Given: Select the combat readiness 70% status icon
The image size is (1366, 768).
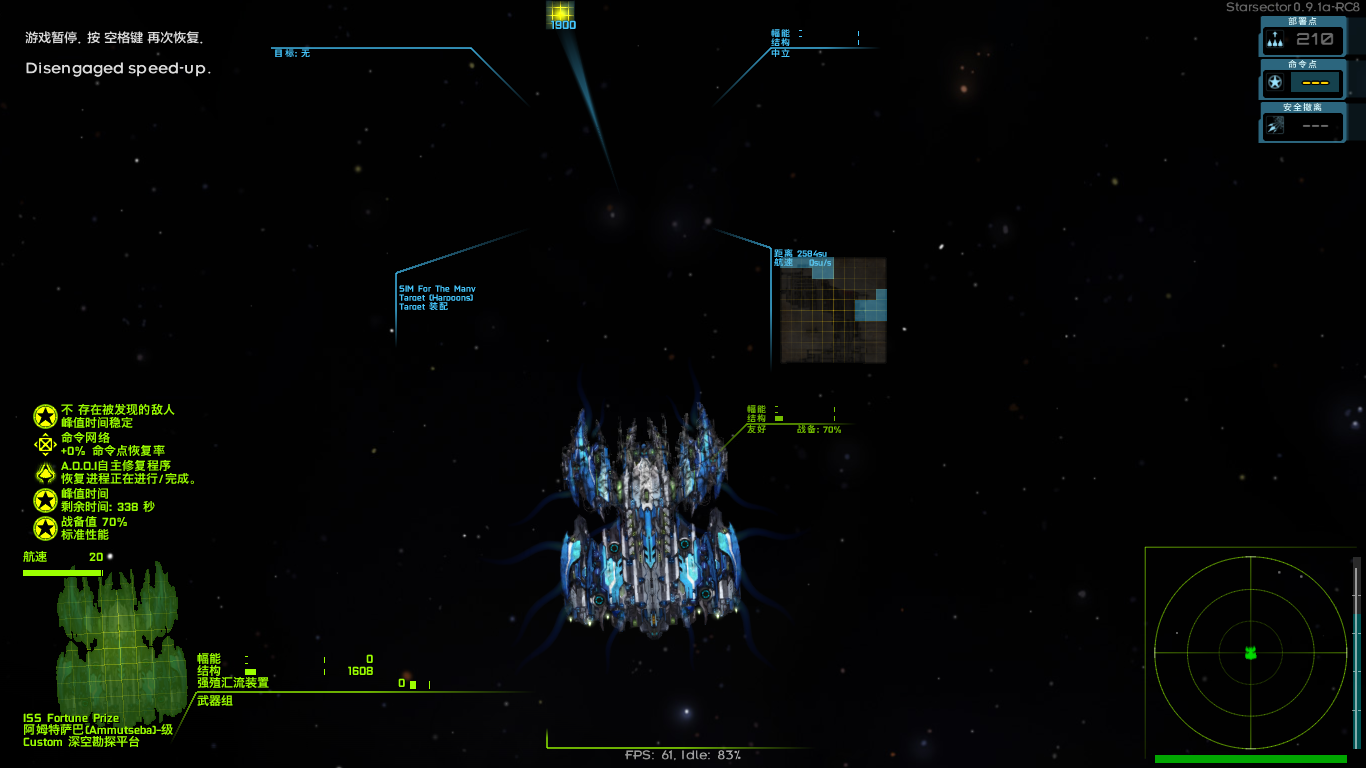Looking at the screenshot, I should pos(45,529).
